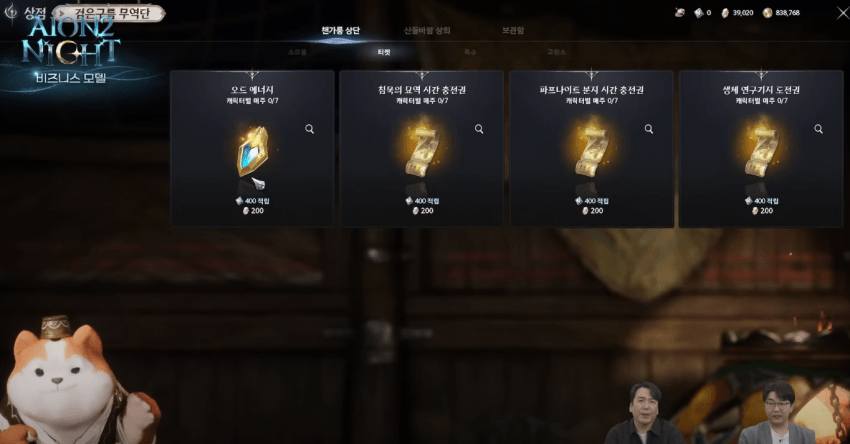Click the magnifier on 침묵의 묘역 시간 충전권
Image resolution: width=850 pixels, height=444 pixels.
pos(479,129)
